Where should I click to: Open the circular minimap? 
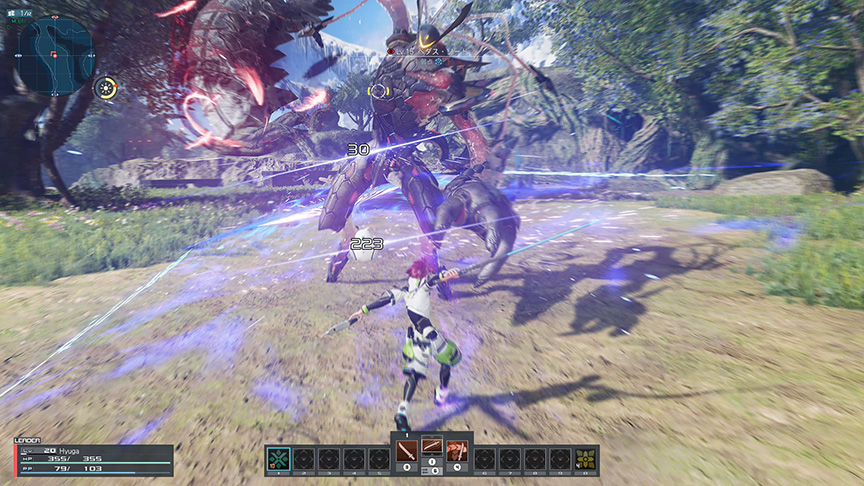tap(55, 54)
